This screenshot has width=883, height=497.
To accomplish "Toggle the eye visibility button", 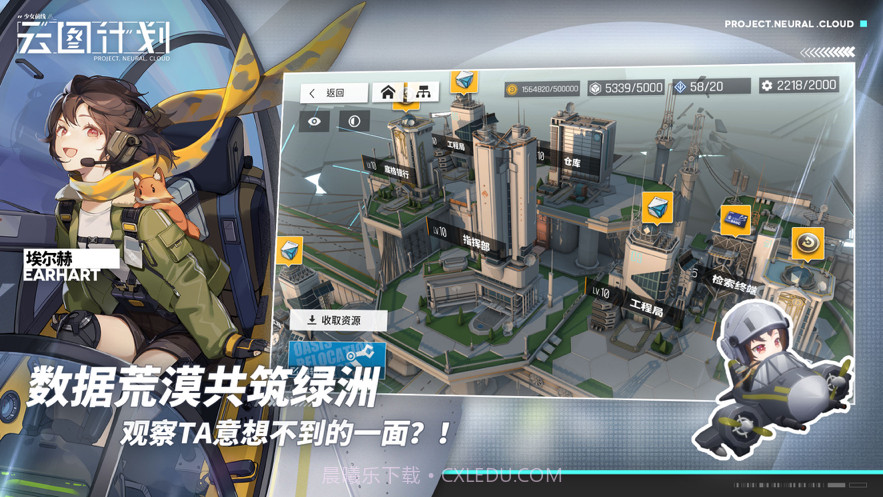I will 315,121.
